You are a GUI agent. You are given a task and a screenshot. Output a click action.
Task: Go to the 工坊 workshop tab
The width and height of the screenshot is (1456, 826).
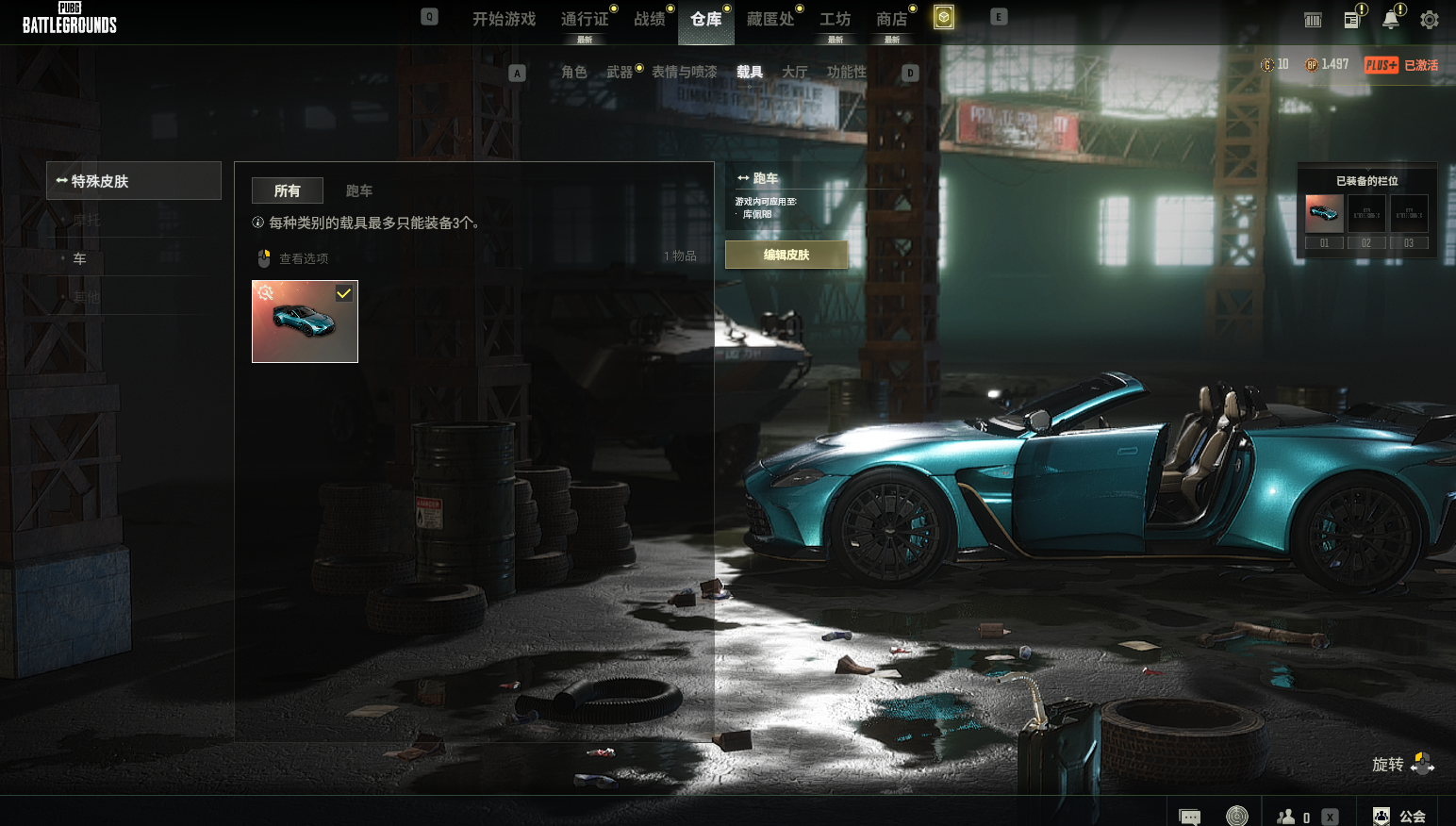pos(835,19)
